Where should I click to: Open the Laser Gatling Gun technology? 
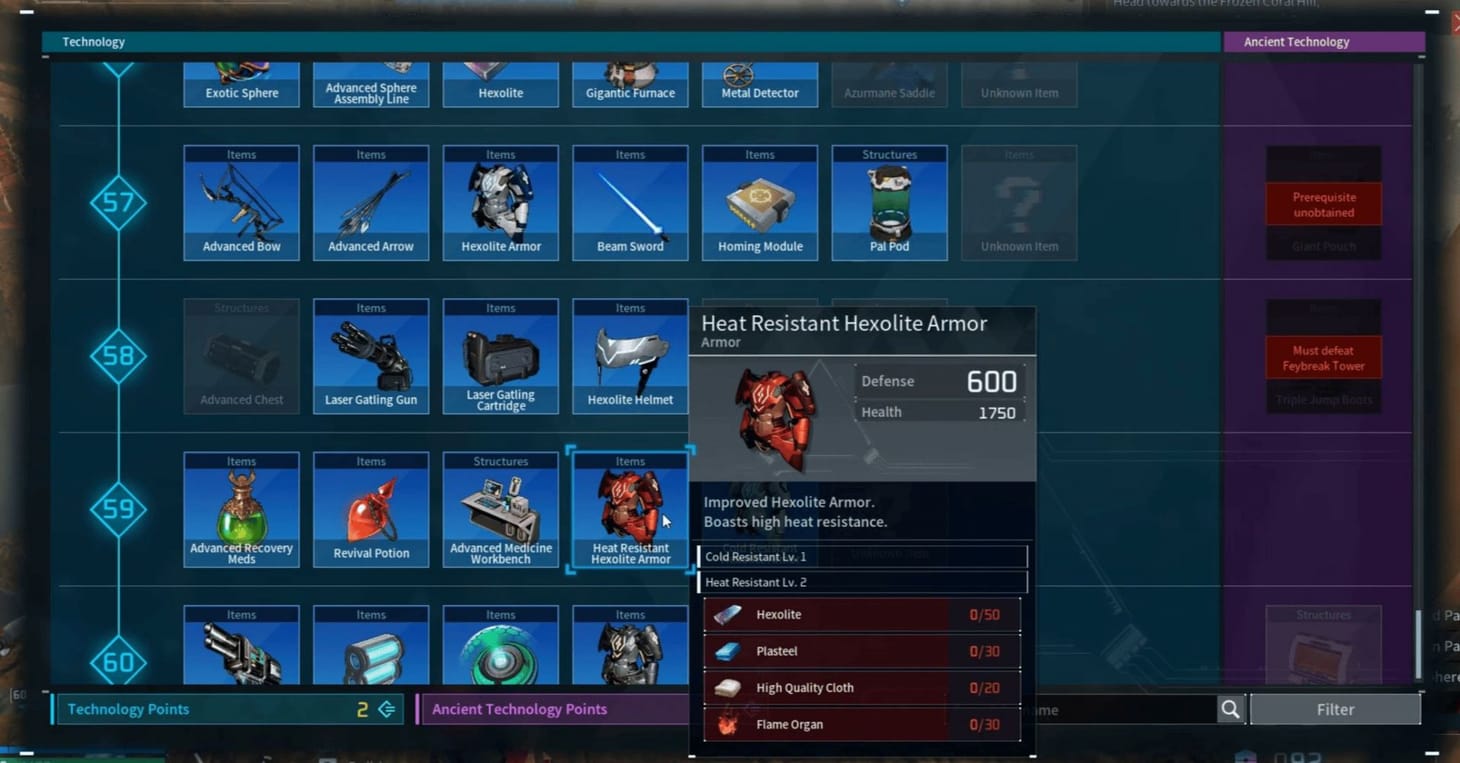371,355
